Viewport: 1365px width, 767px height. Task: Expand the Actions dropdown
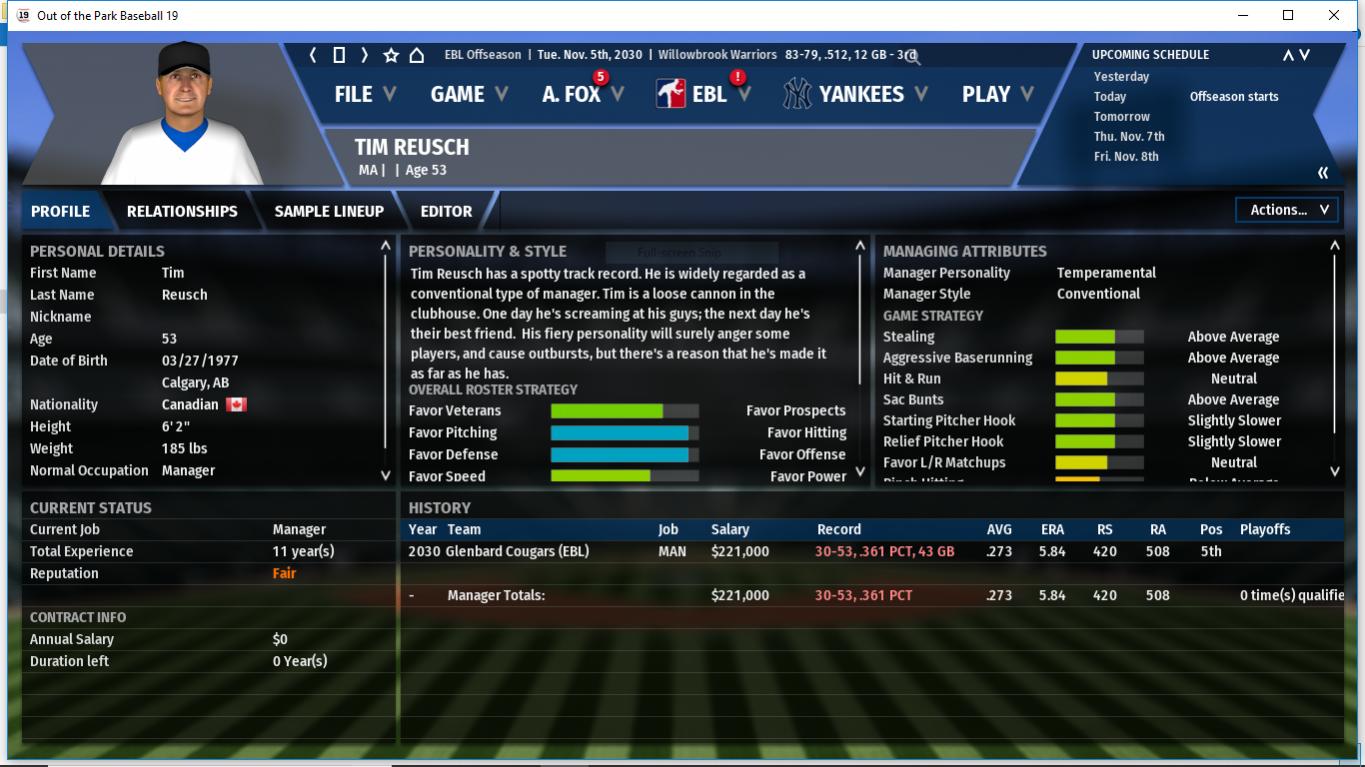coord(1287,210)
